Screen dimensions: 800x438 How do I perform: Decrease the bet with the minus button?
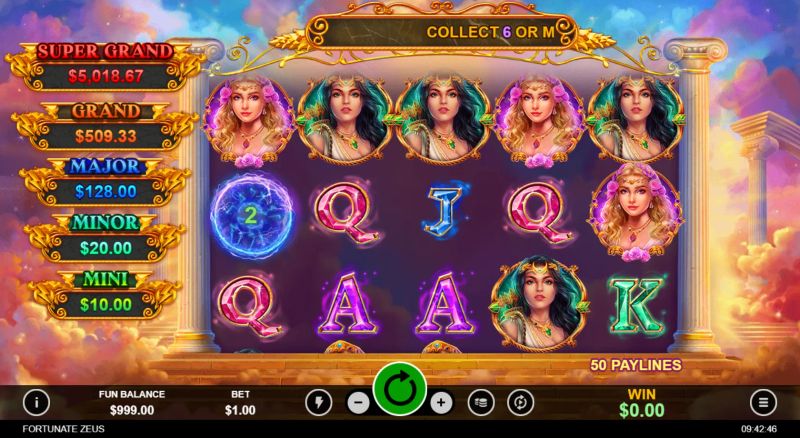[358, 402]
